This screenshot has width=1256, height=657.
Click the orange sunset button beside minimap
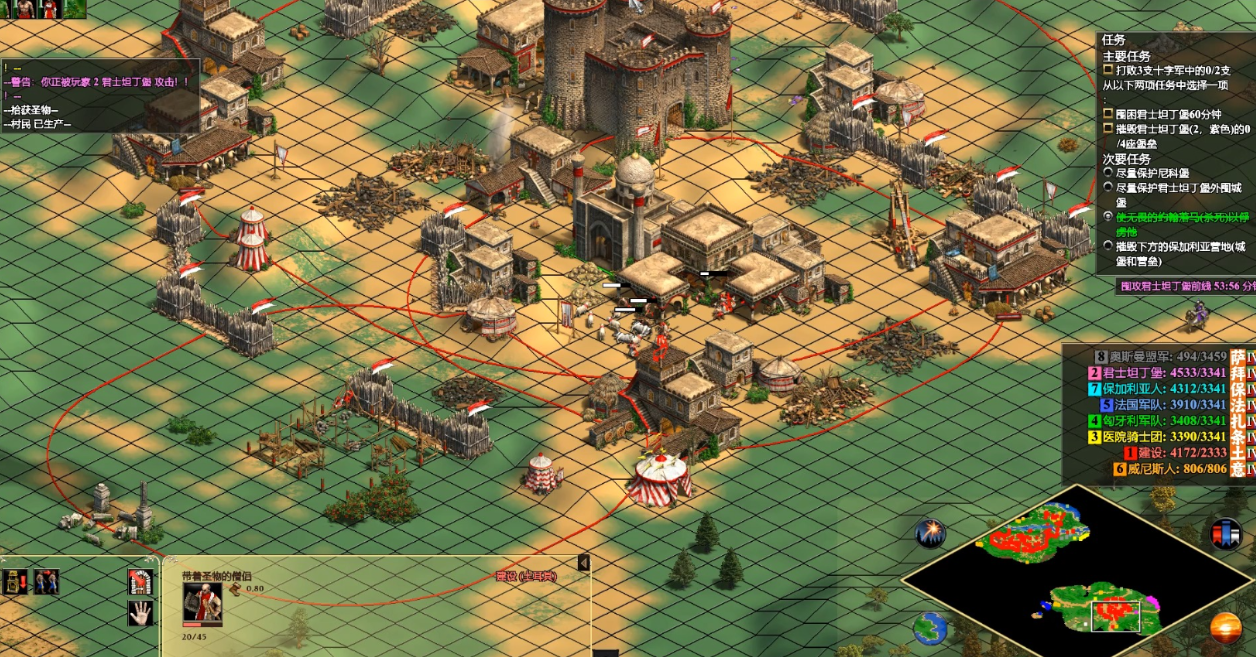pyautogui.click(x=1225, y=628)
